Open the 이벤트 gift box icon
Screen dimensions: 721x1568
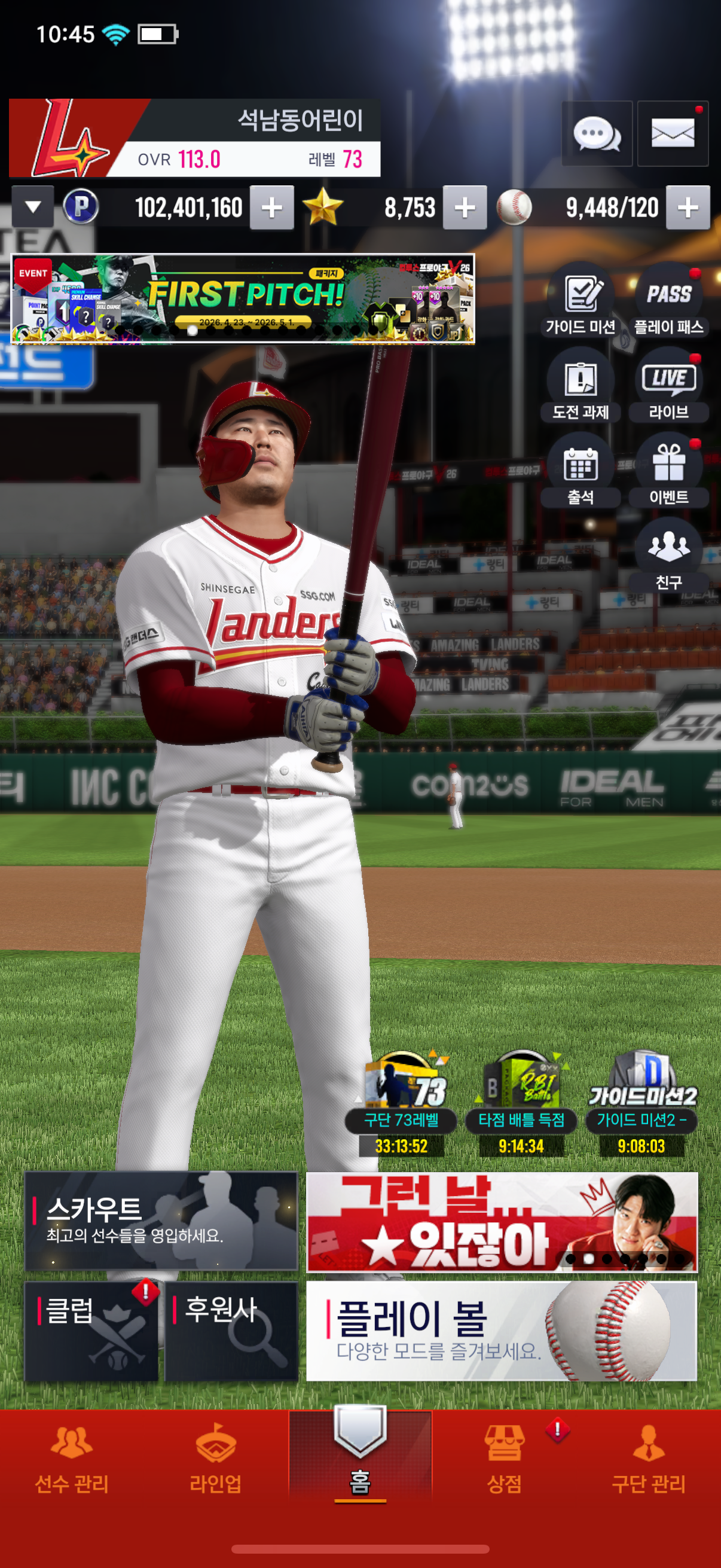[668, 472]
